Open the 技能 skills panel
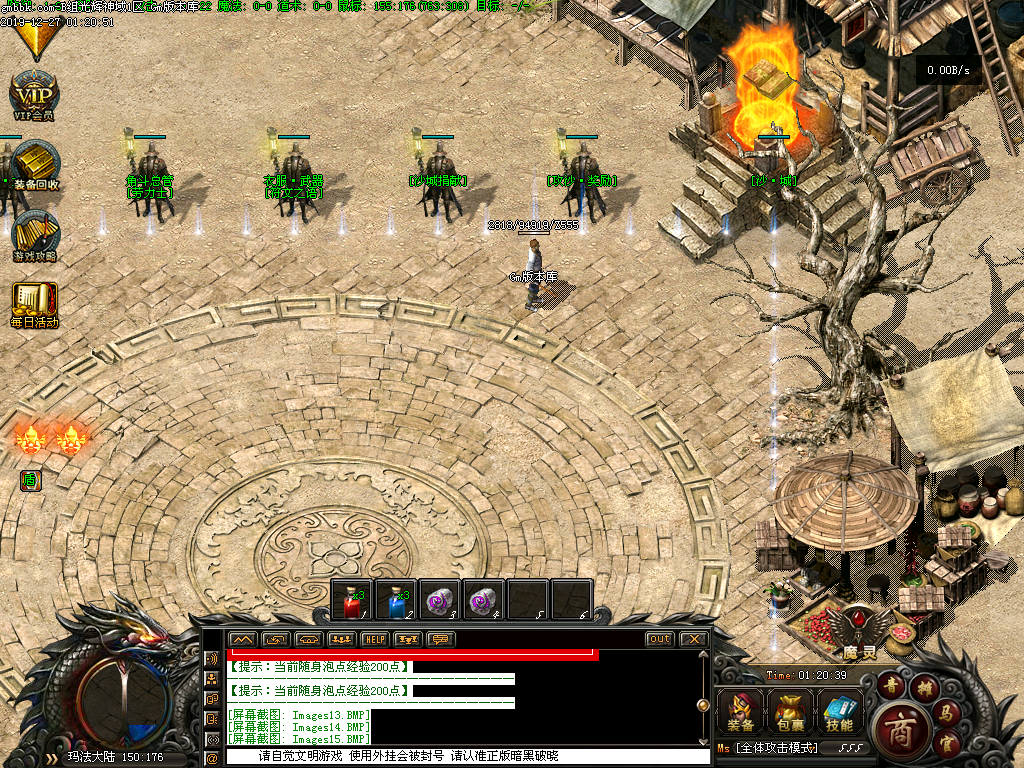The image size is (1024, 768). 839,712
